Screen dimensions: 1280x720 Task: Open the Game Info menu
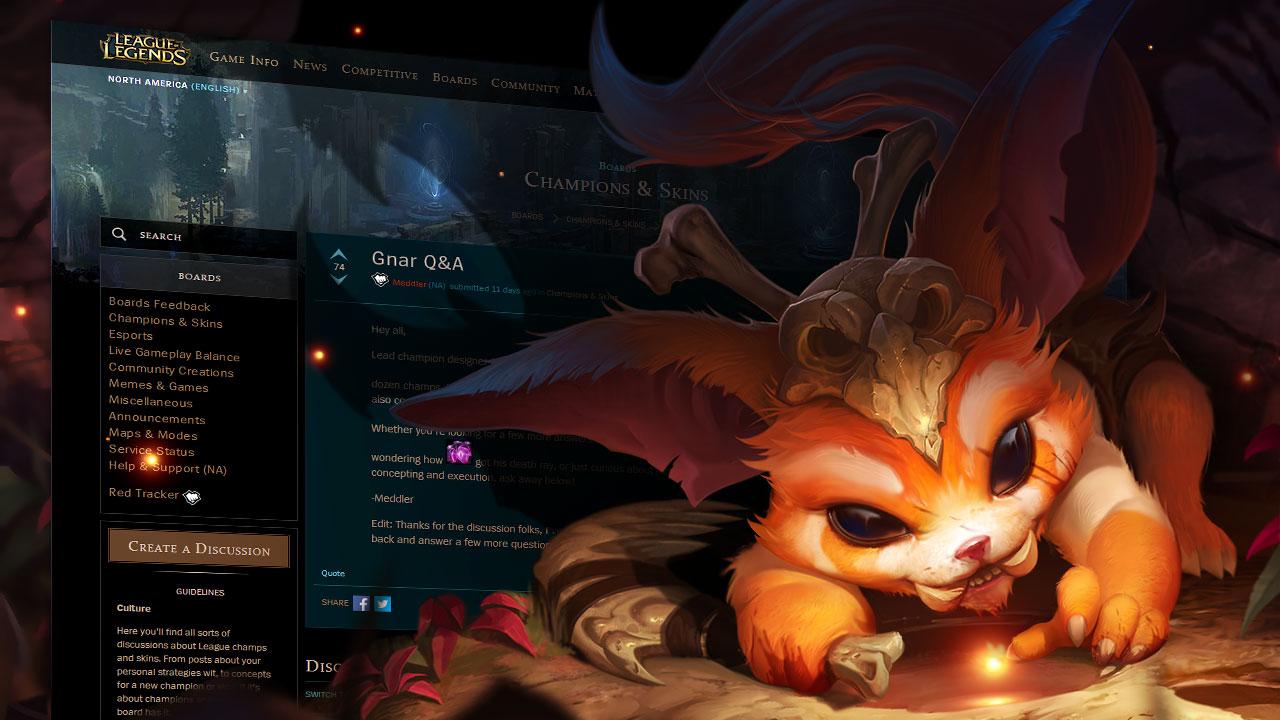[243, 59]
